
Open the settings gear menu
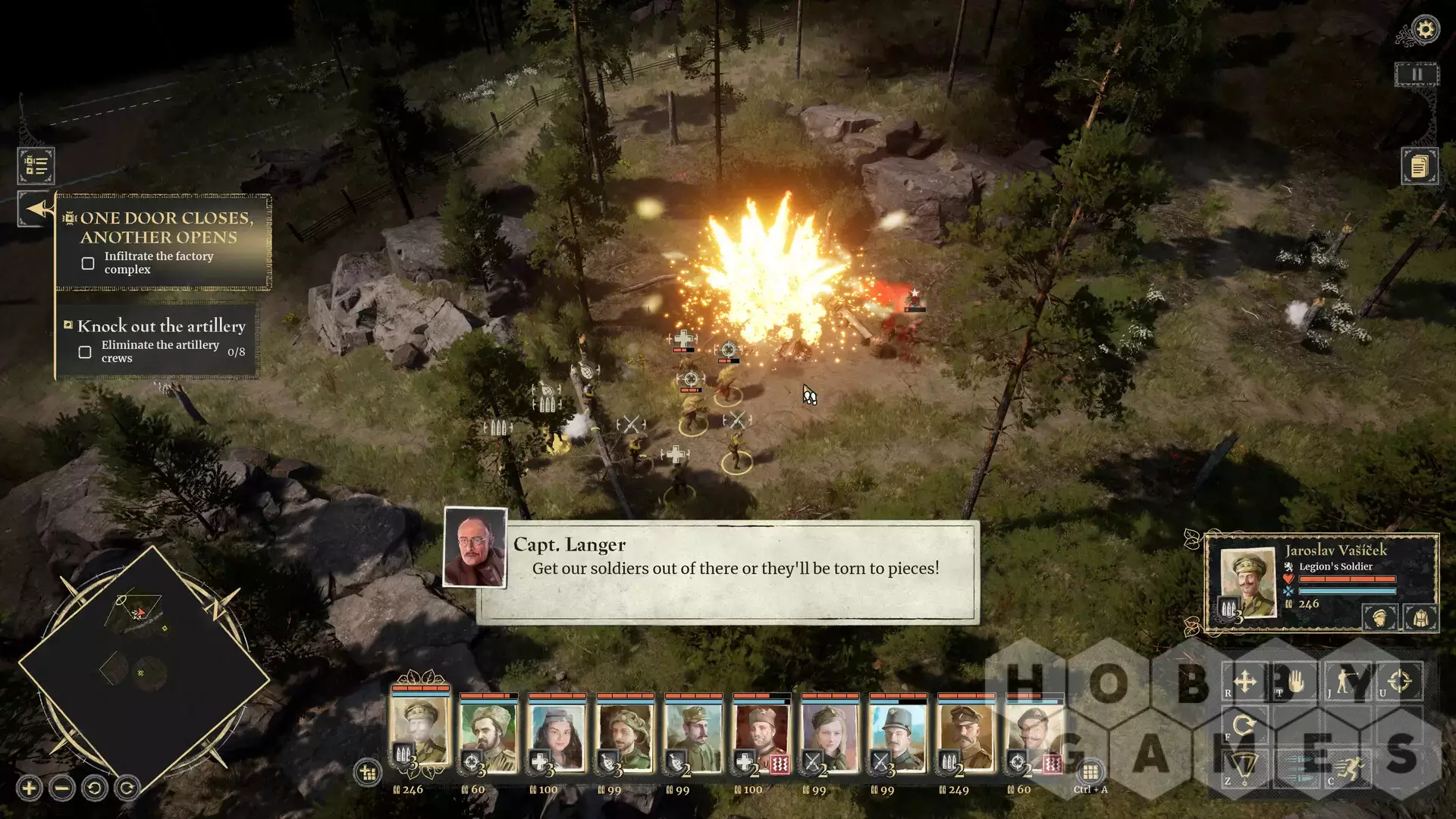click(1425, 30)
